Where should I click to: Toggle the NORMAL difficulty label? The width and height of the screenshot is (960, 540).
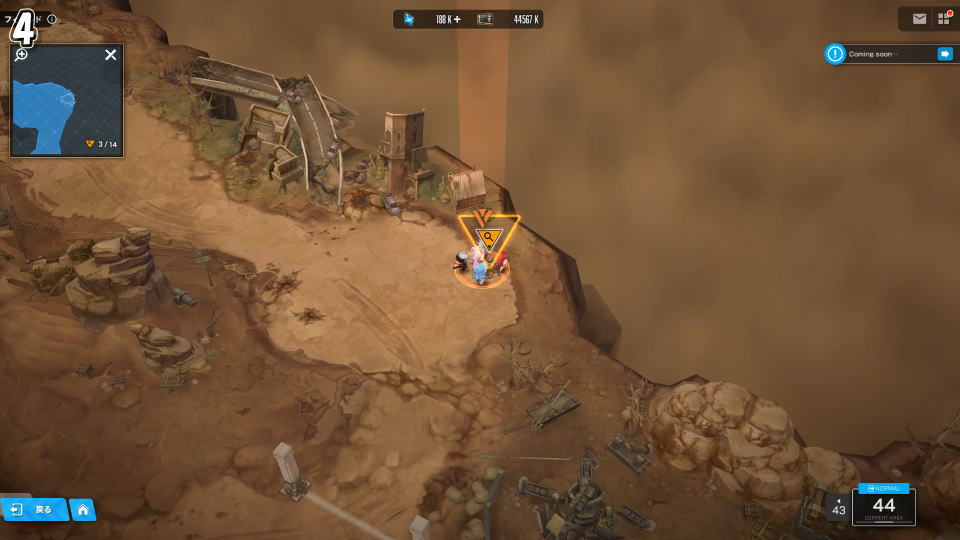(883, 488)
